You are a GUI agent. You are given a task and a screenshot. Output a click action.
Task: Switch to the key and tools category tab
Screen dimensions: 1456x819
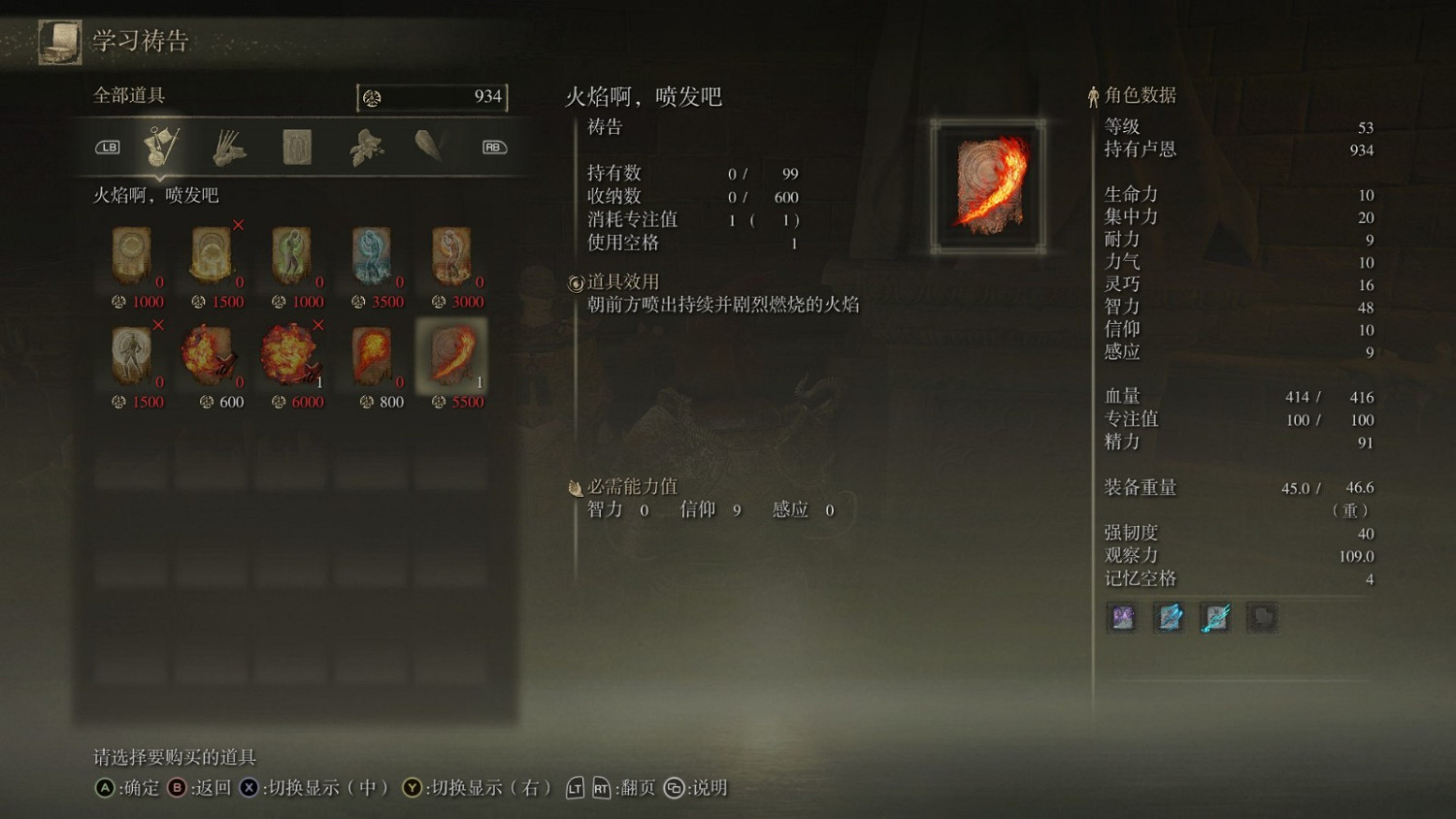tap(163, 147)
